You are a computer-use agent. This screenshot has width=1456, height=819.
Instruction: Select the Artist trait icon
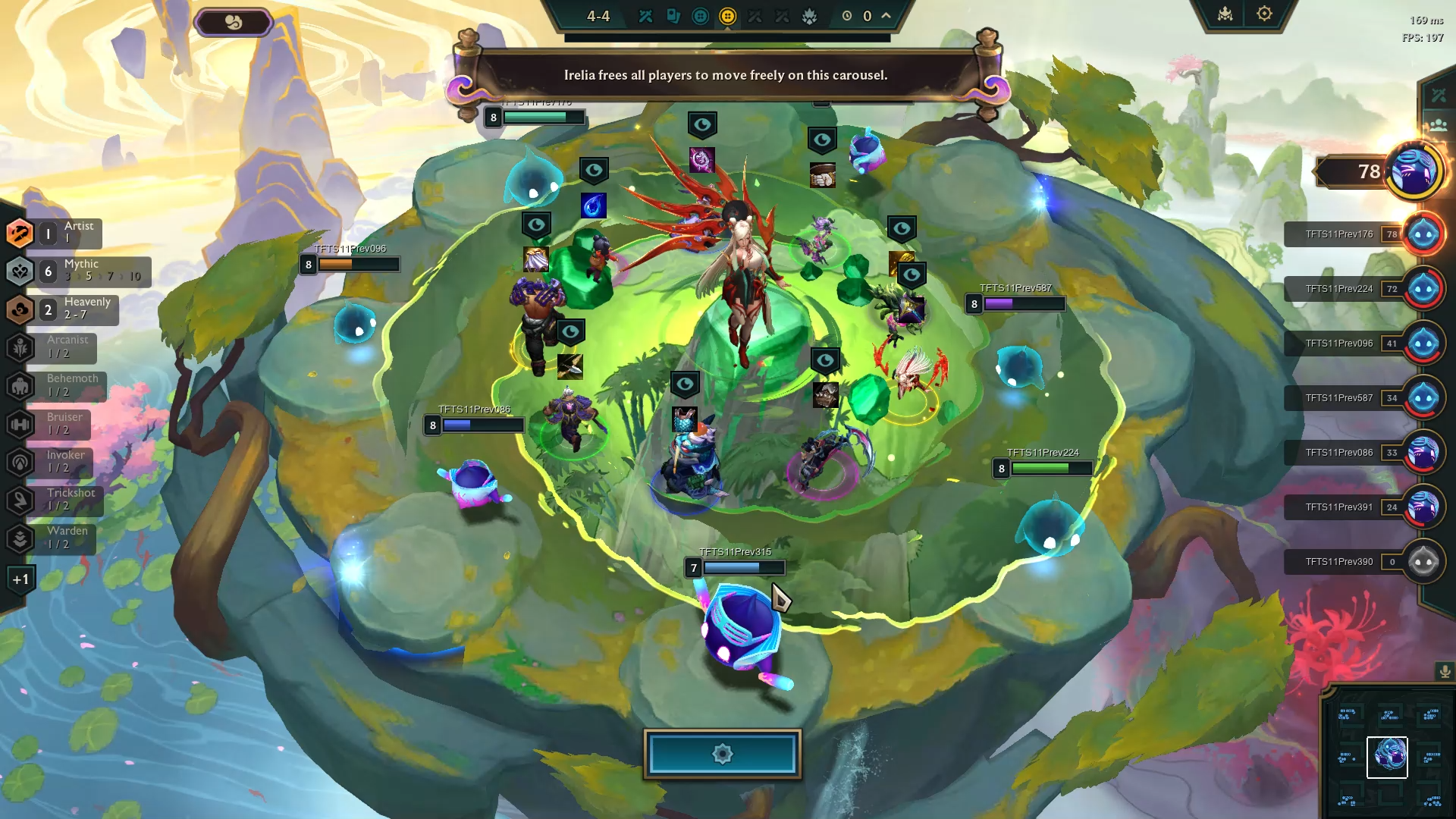20,234
